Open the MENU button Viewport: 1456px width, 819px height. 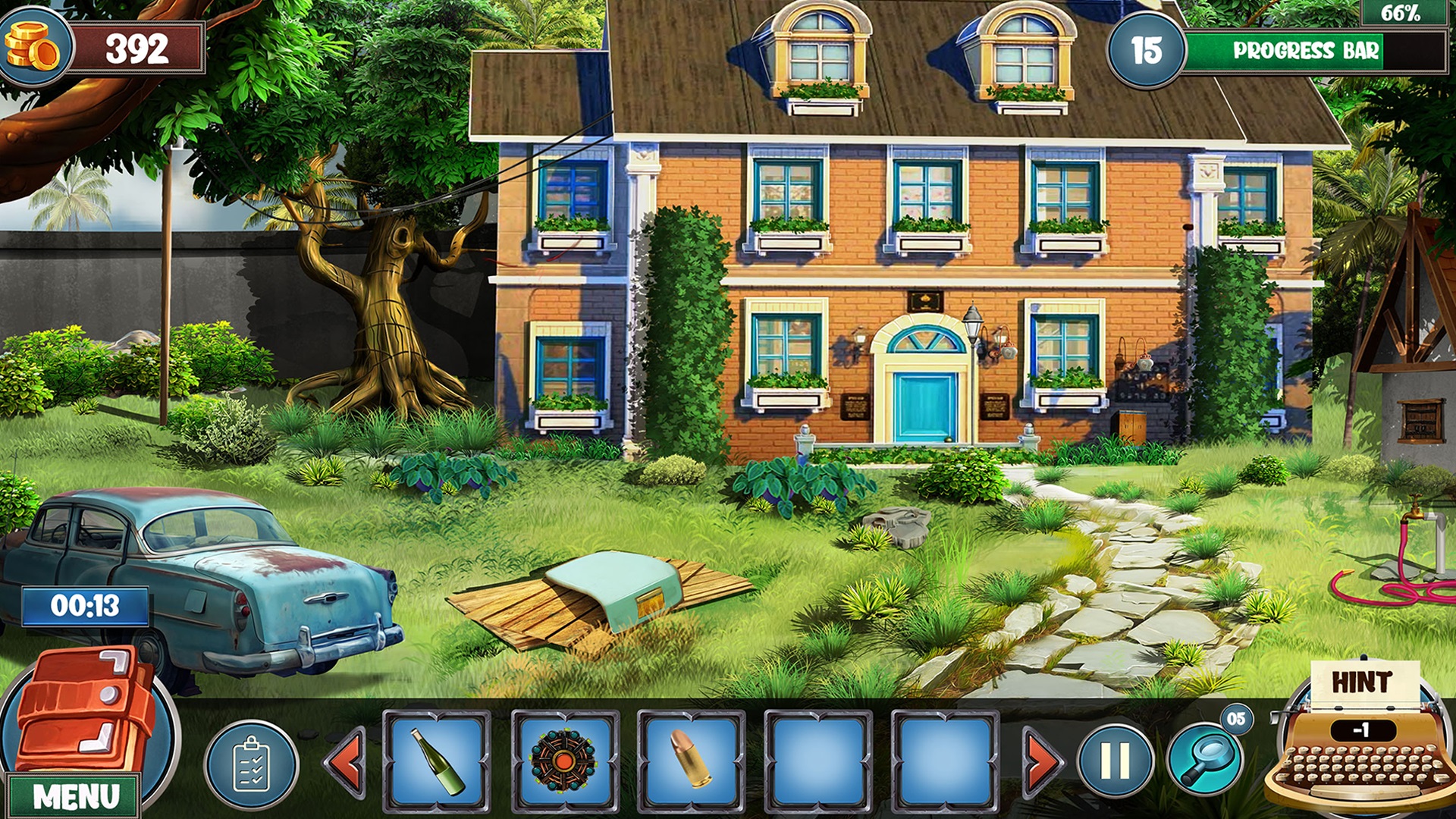tap(74, 796)
